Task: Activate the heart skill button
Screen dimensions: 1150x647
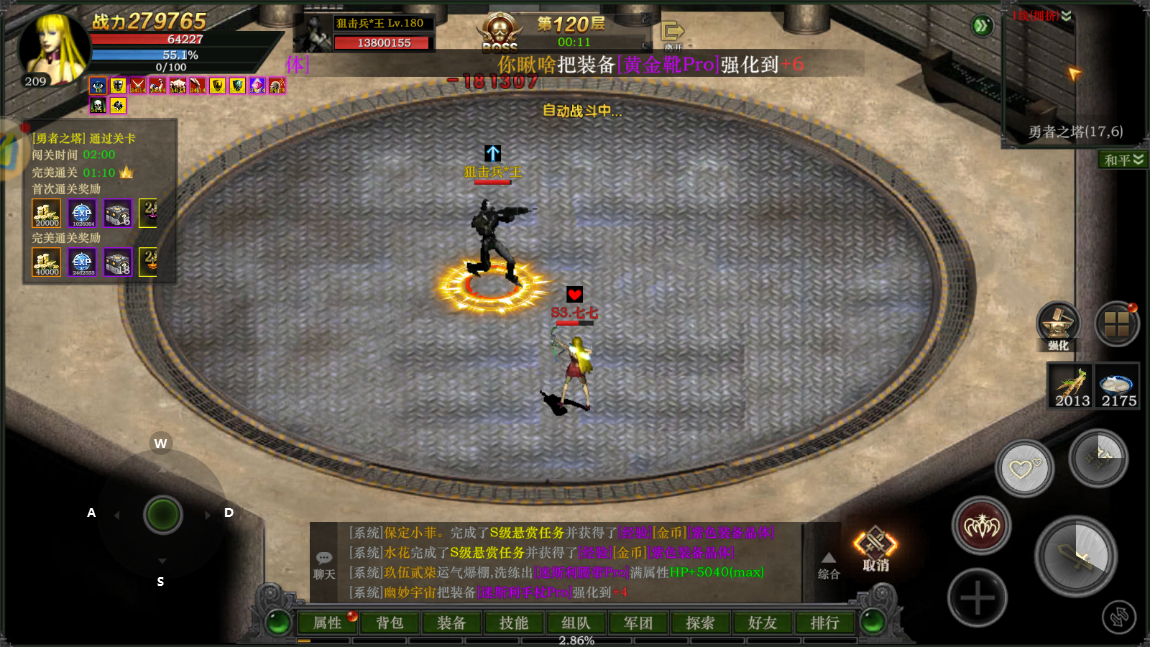Action: 1024,468
